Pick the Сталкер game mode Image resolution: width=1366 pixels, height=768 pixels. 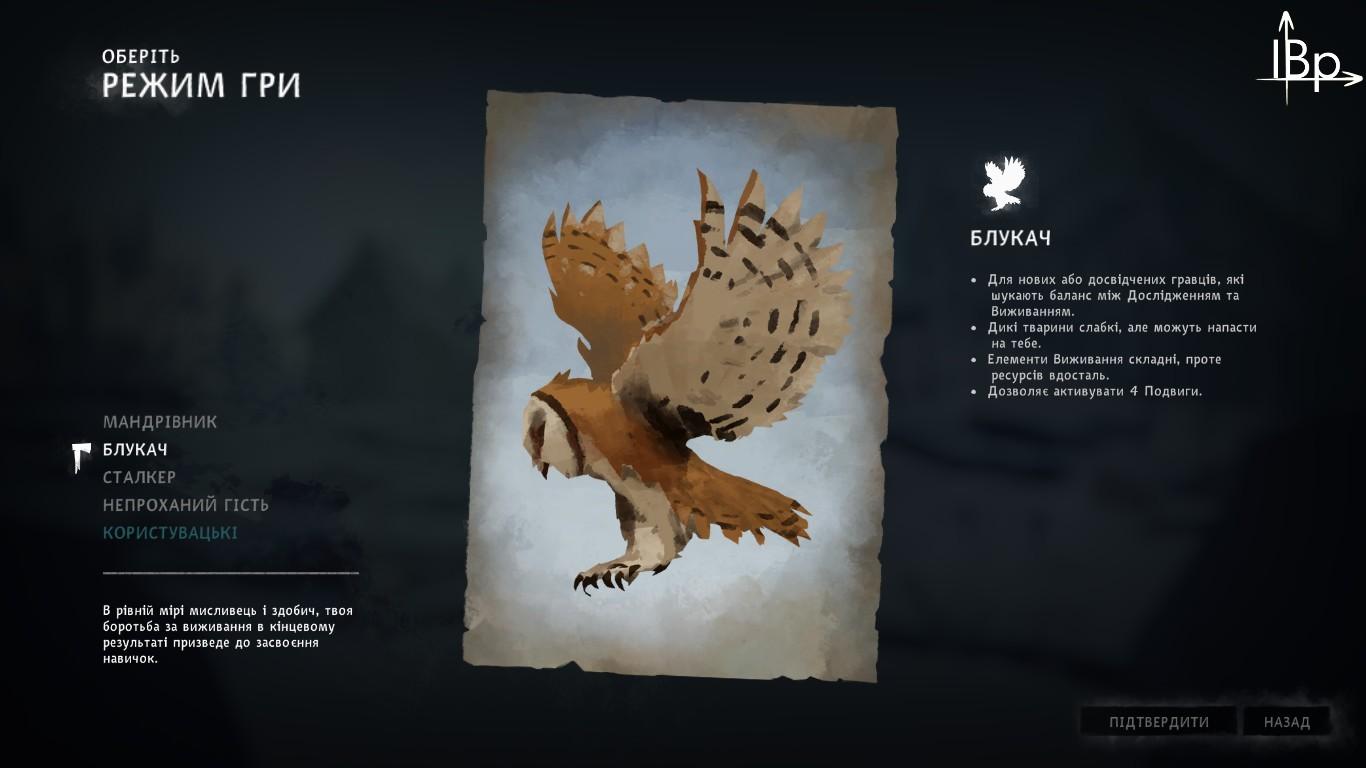click(x=139, y=477)
